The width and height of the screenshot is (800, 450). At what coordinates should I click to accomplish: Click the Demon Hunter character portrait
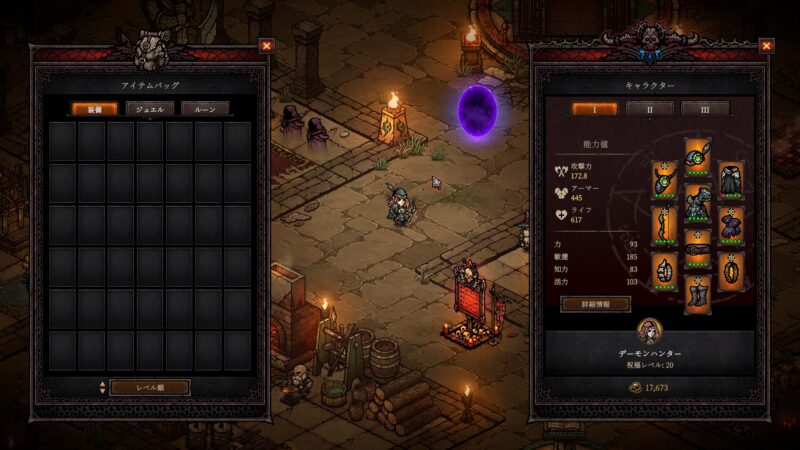click(x=649, y=332)
